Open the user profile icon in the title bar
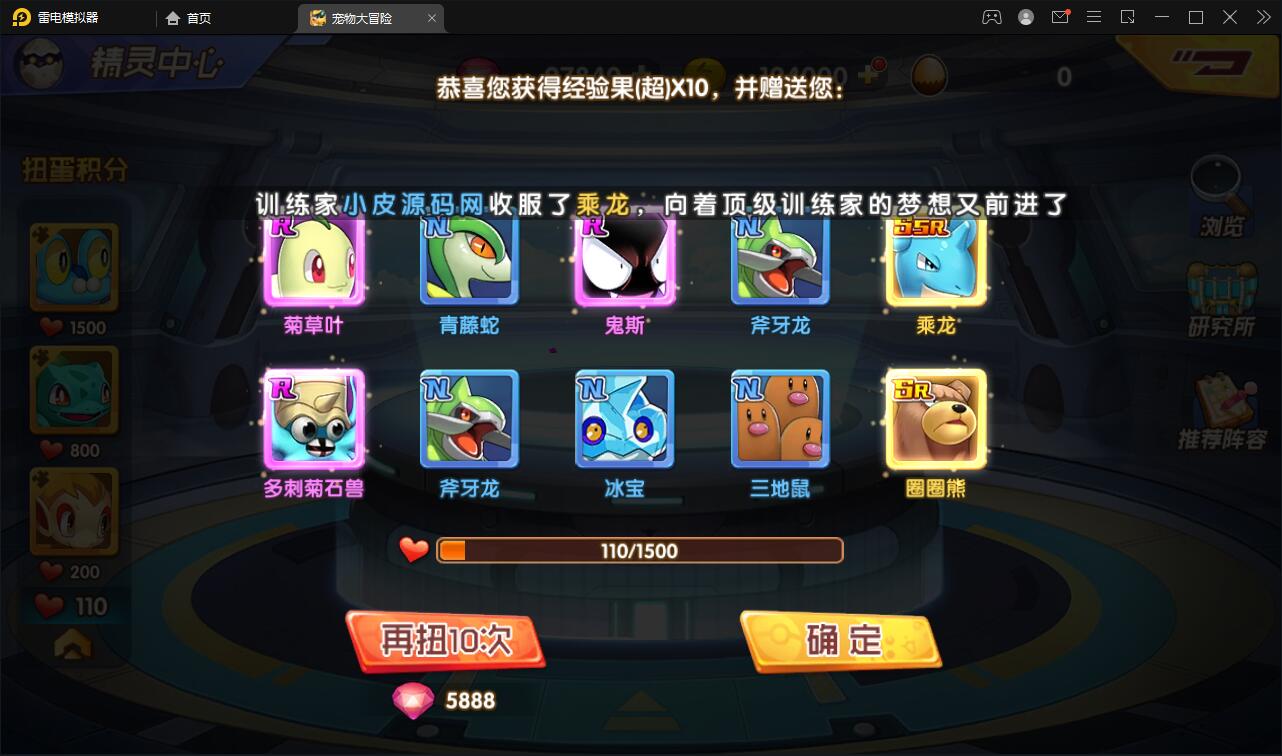Image resolution: width=1282 pixels, height=756 pixels. click(1025, 17)
